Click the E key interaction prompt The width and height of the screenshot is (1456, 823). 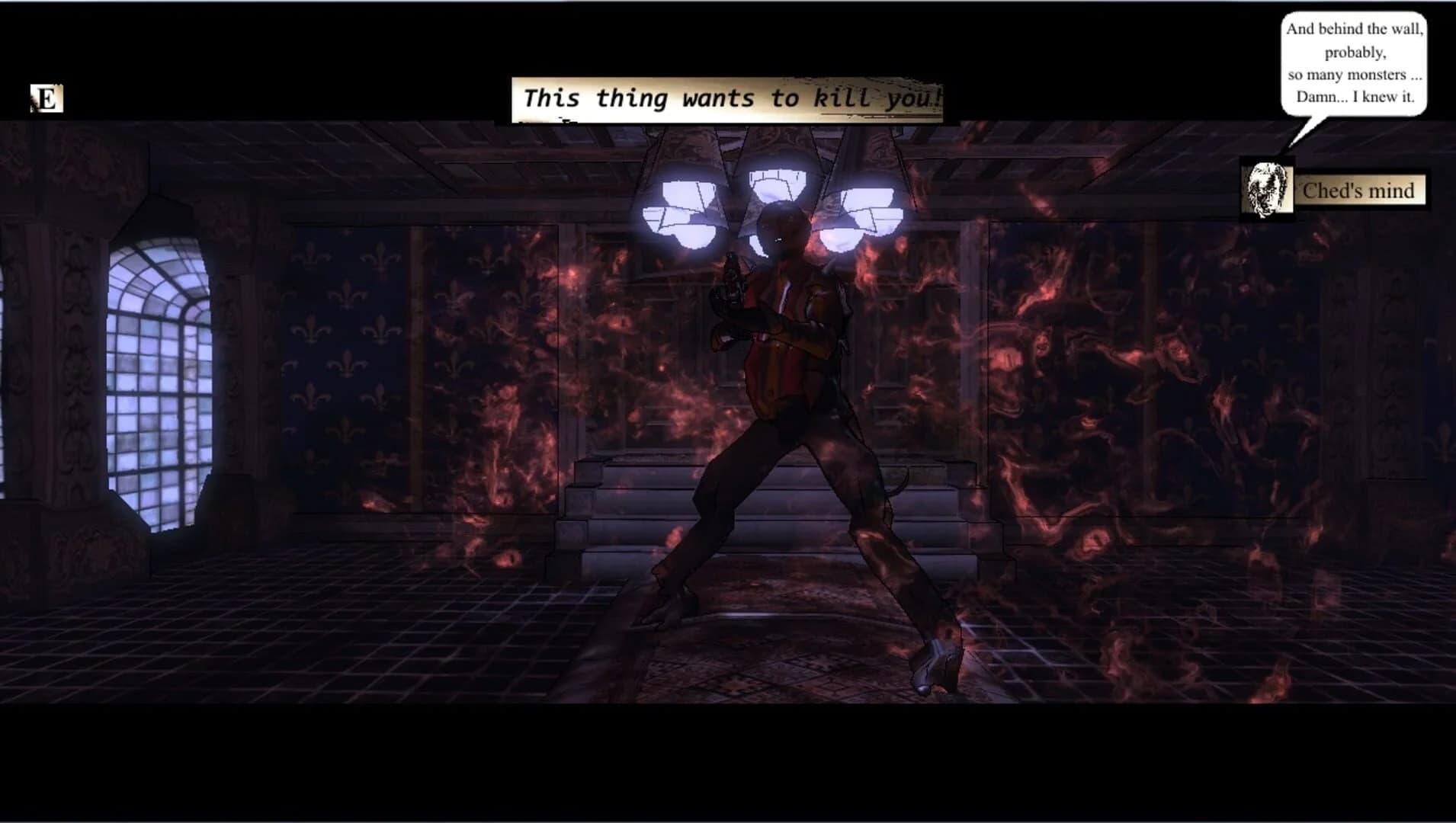pyautogui.click(x=46, y=98)
